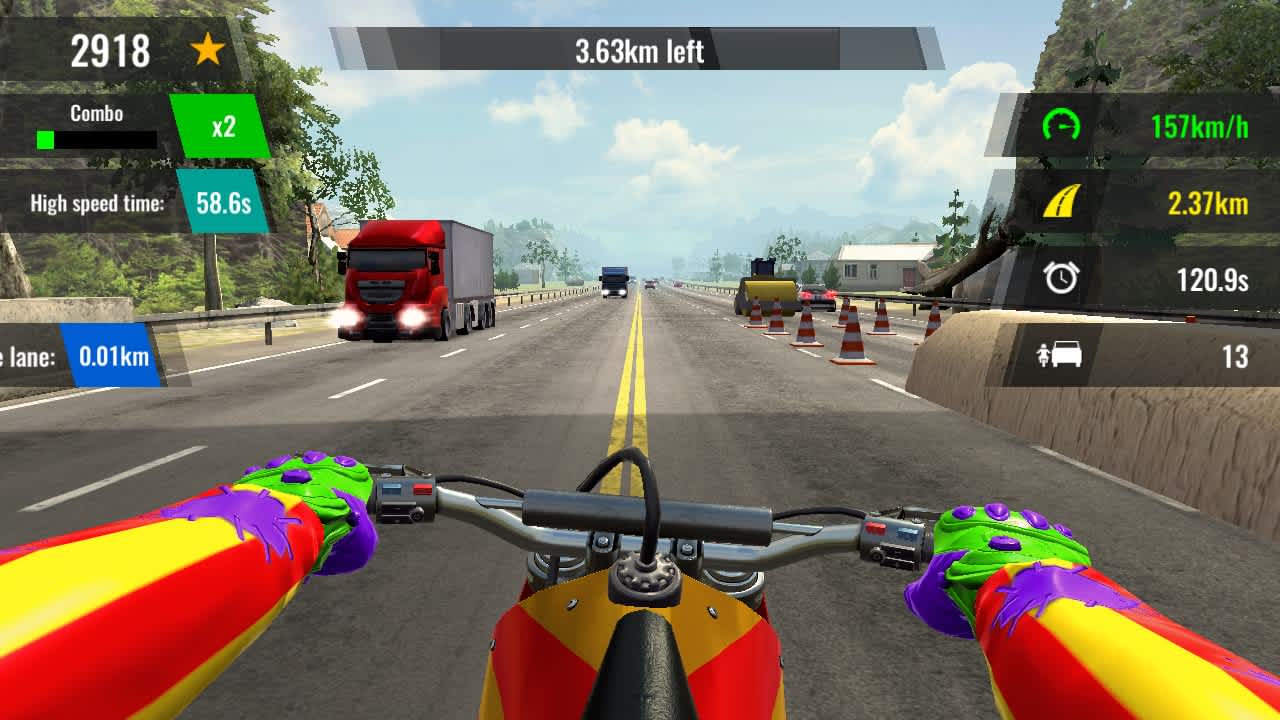Toggle the green combo progress indicator
Image resolution: width=1280 pixels, height=720 pixels.
43,138
